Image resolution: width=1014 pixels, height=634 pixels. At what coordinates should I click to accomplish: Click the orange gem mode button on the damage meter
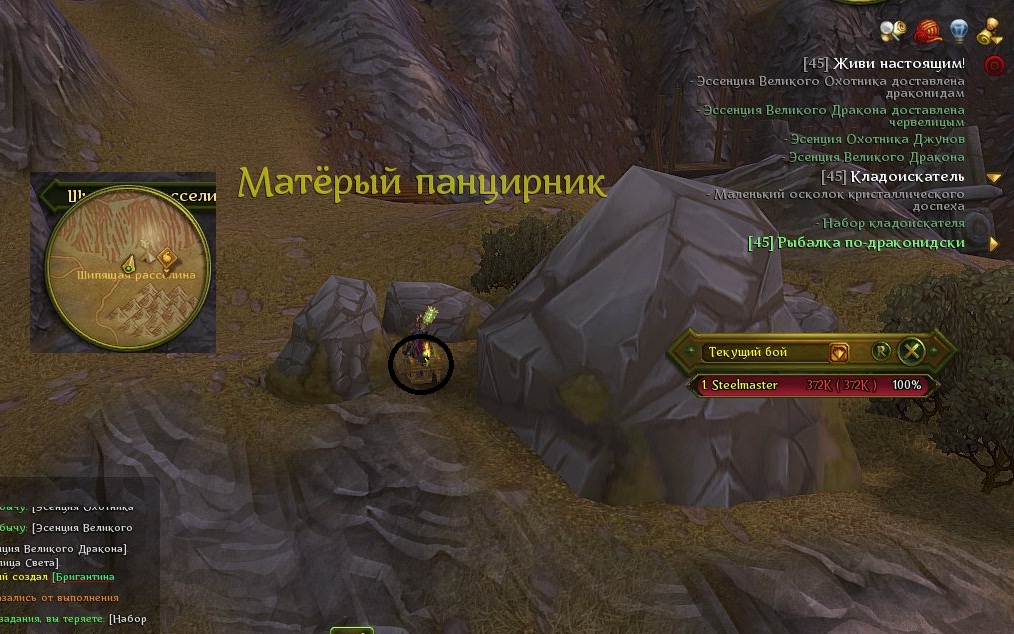pyautogui.click(x=839, y=352)
